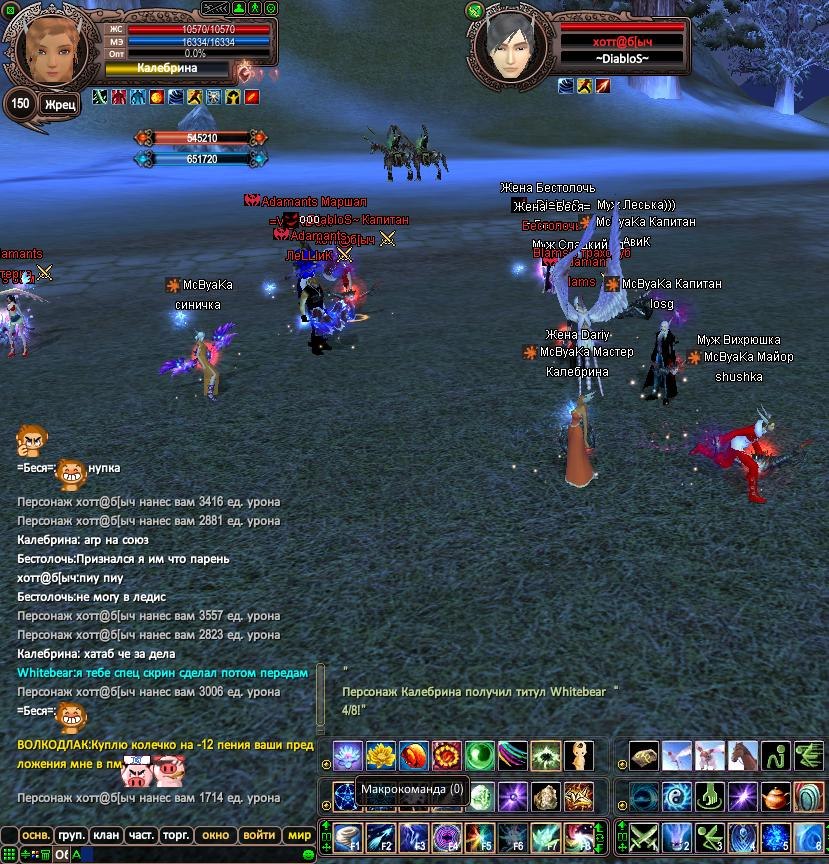Switch to the "торг." trade chat tab
The image size is (829, 864).
click(178, 835)
